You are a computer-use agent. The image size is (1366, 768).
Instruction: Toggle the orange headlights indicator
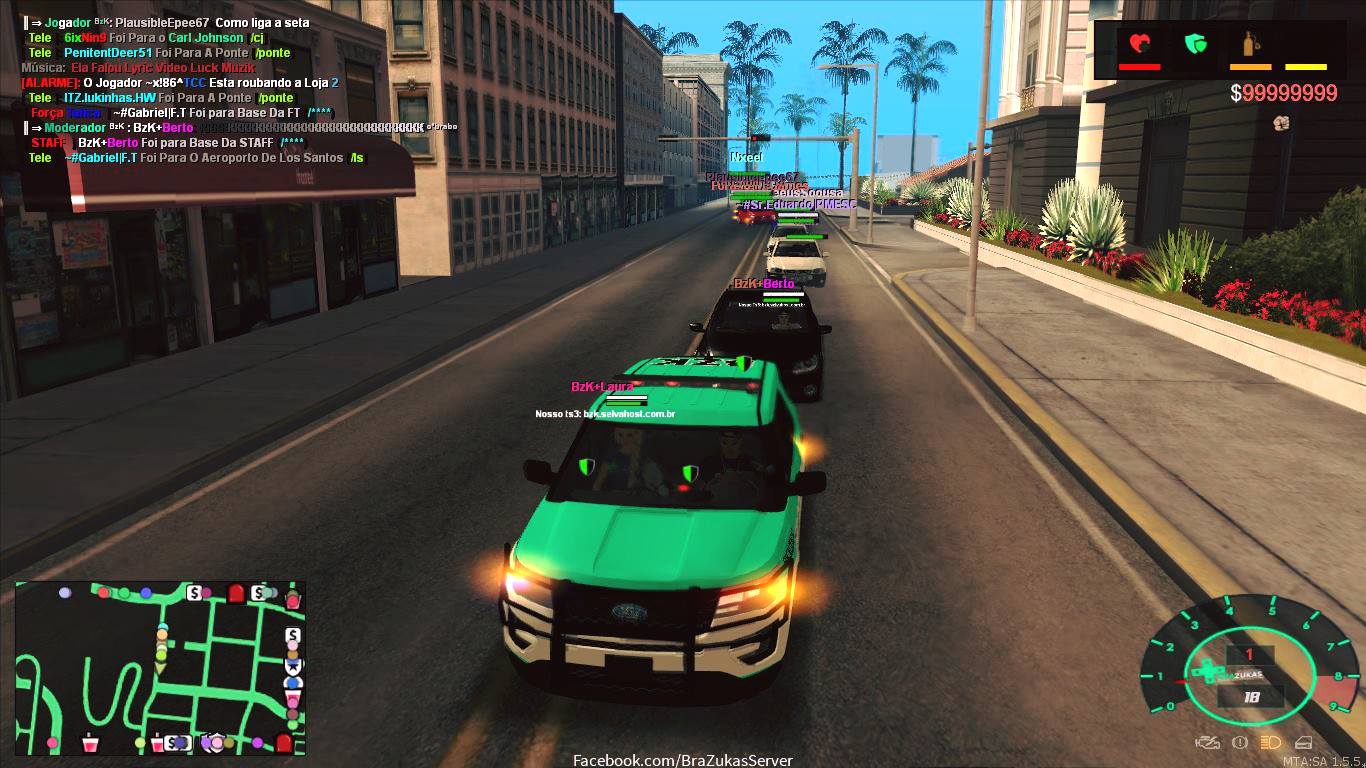[x=1270, y=743]
